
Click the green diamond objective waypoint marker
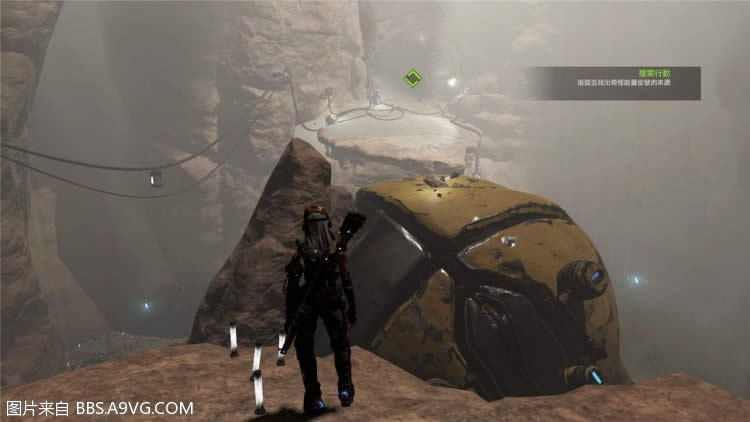[x=411, y=78]
